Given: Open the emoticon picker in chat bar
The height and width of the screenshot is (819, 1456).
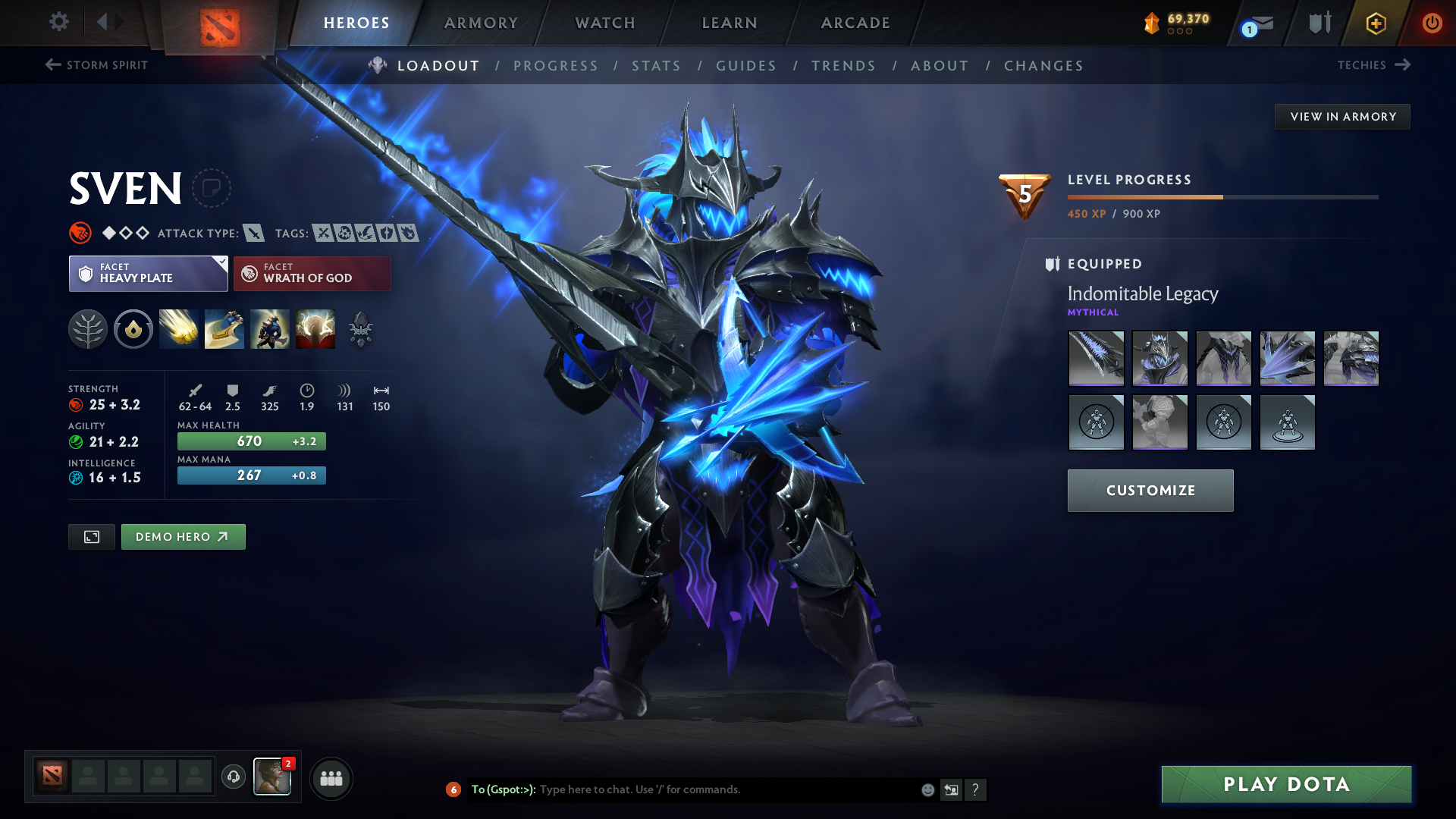Looking at the screenshot, I should [927, 789].
